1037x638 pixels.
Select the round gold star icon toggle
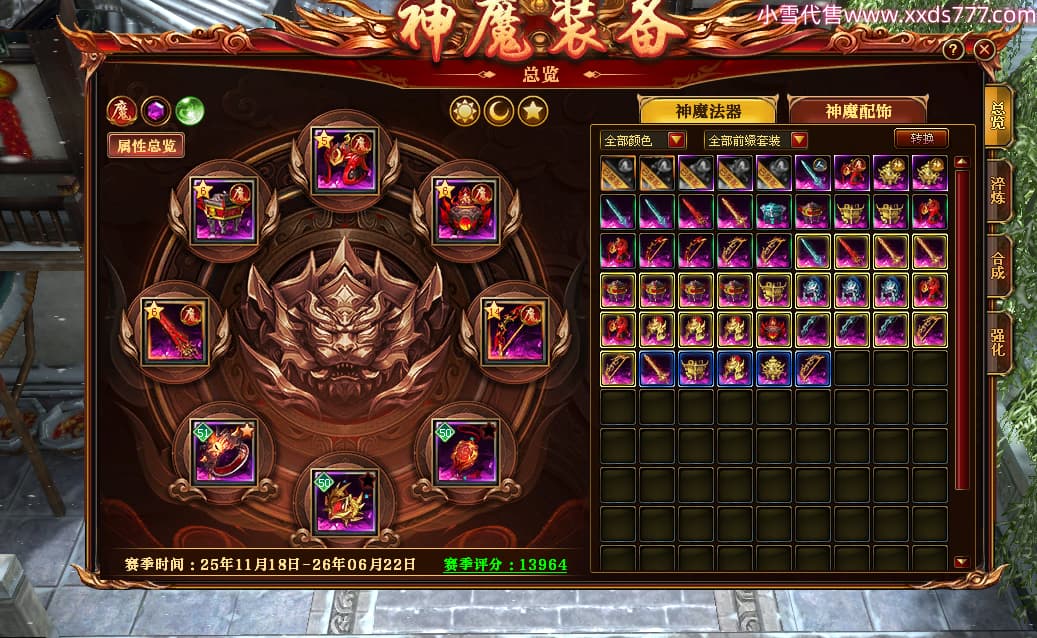[x=533, y=110]
